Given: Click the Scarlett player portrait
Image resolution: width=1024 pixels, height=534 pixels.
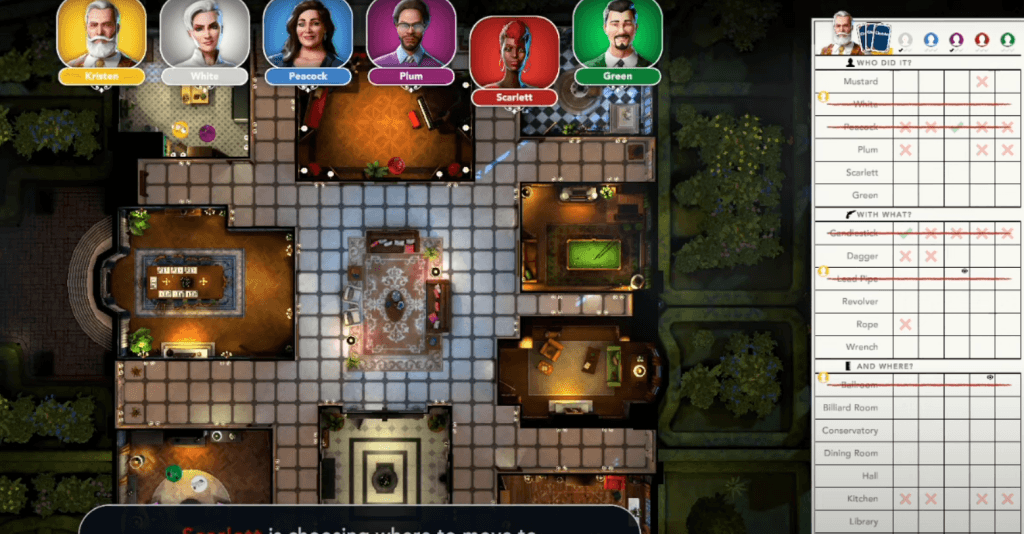Looking at the screenshot, I should point(514,53).
